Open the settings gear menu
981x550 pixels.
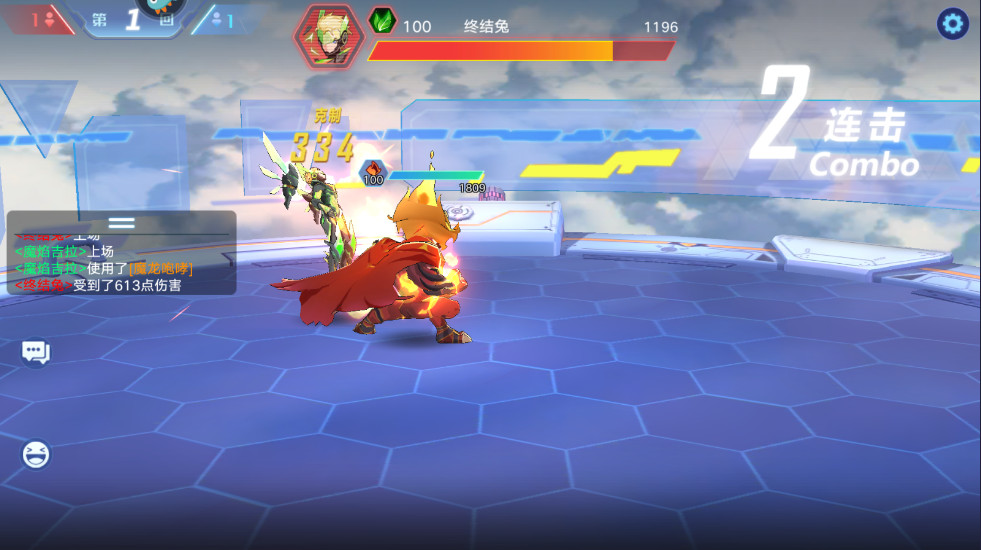pos(951,24)
